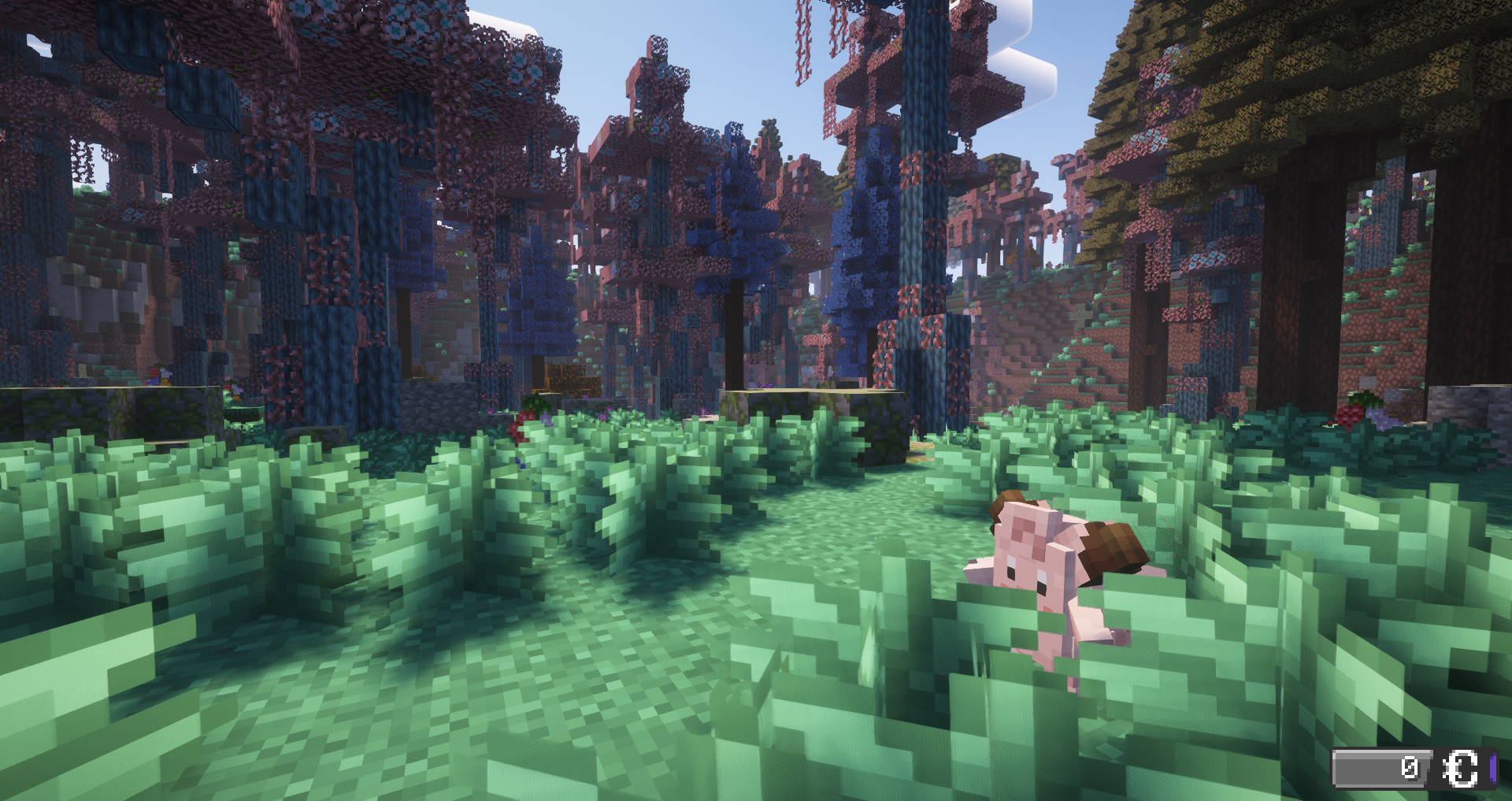Select the olive-colored tree canopy top-right
The image size is (1512, 801).
coord(1299,63)
